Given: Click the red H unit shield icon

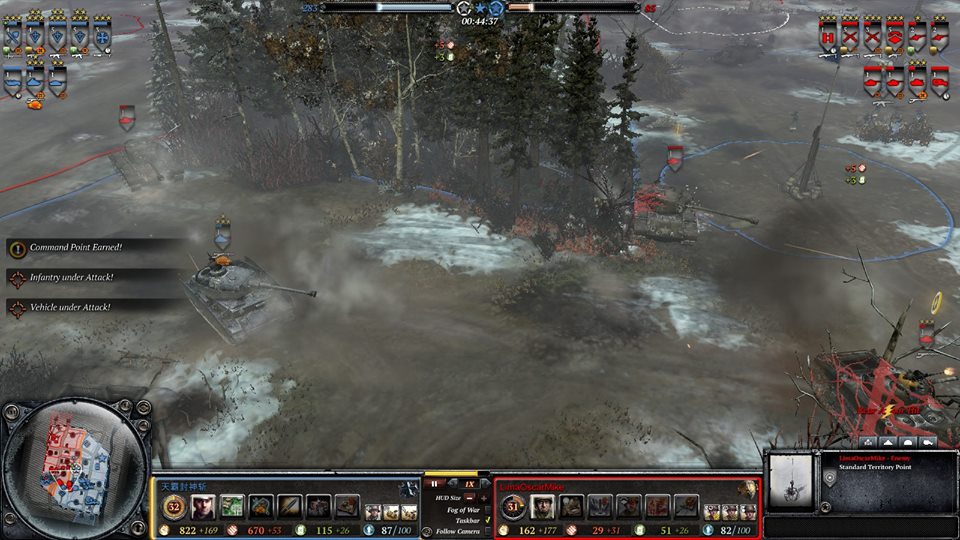Looking at the screenshot, I should click(828, 36).
